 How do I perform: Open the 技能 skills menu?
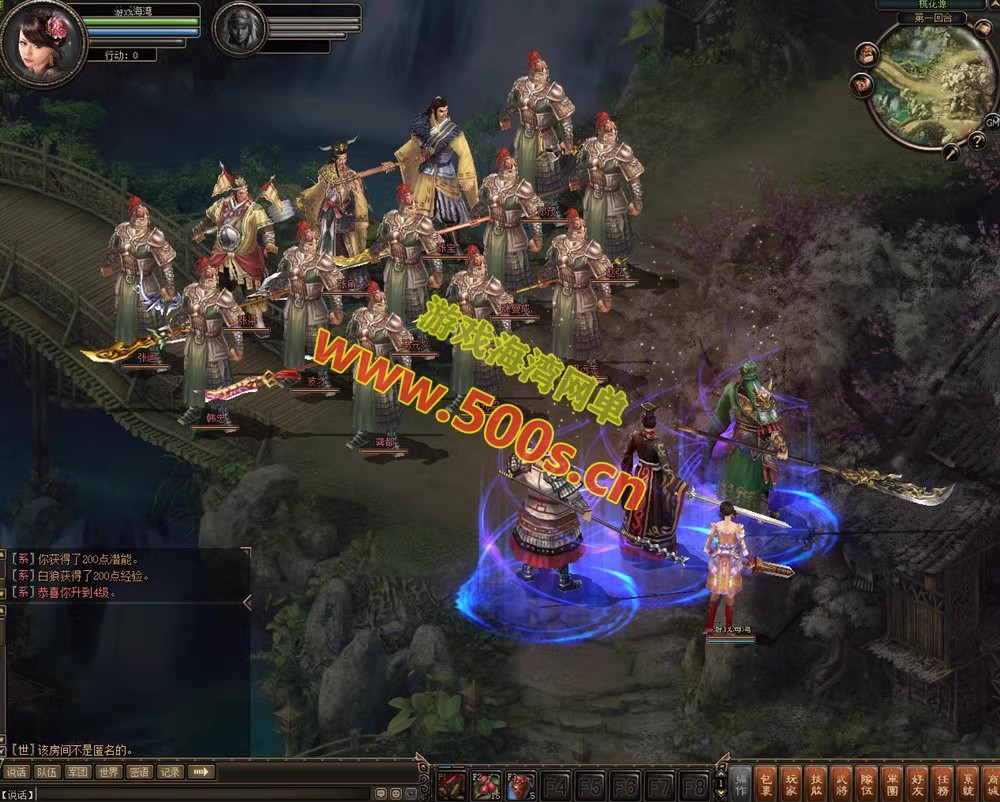[816, 782]
